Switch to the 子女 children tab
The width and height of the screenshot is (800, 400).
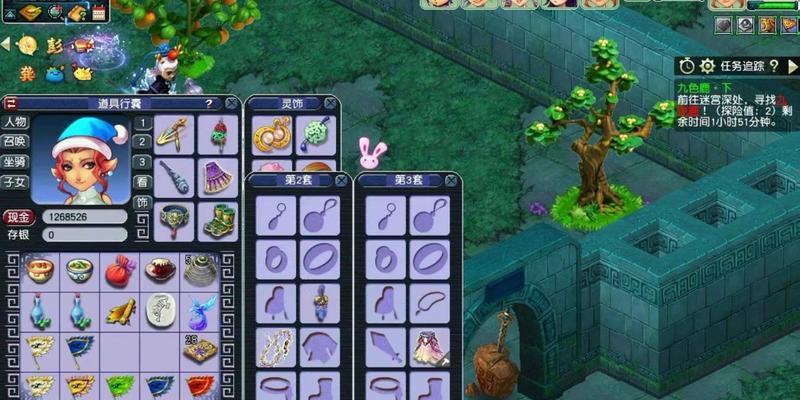[15, 181]
